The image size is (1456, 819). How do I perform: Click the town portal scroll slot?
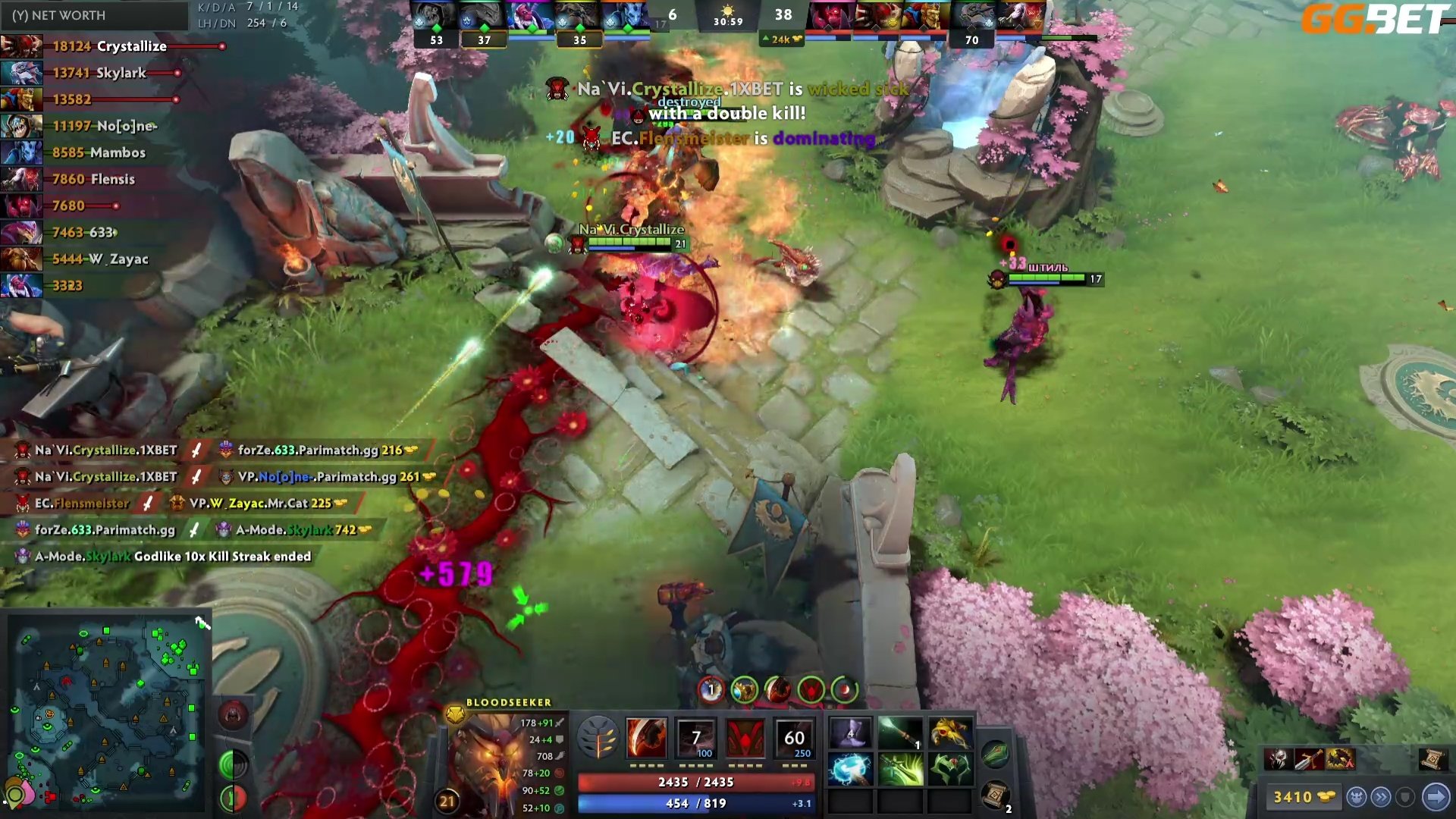pyautogui.click(x=995, y=794)
